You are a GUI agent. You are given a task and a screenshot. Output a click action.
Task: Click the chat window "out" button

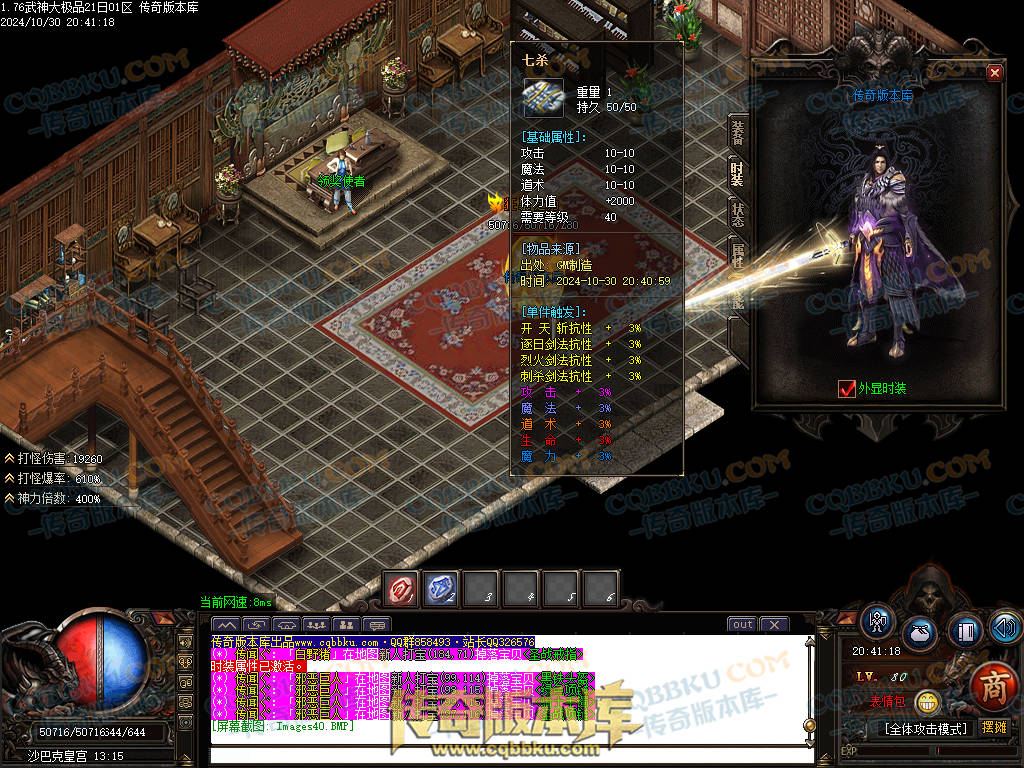point(742,625)
